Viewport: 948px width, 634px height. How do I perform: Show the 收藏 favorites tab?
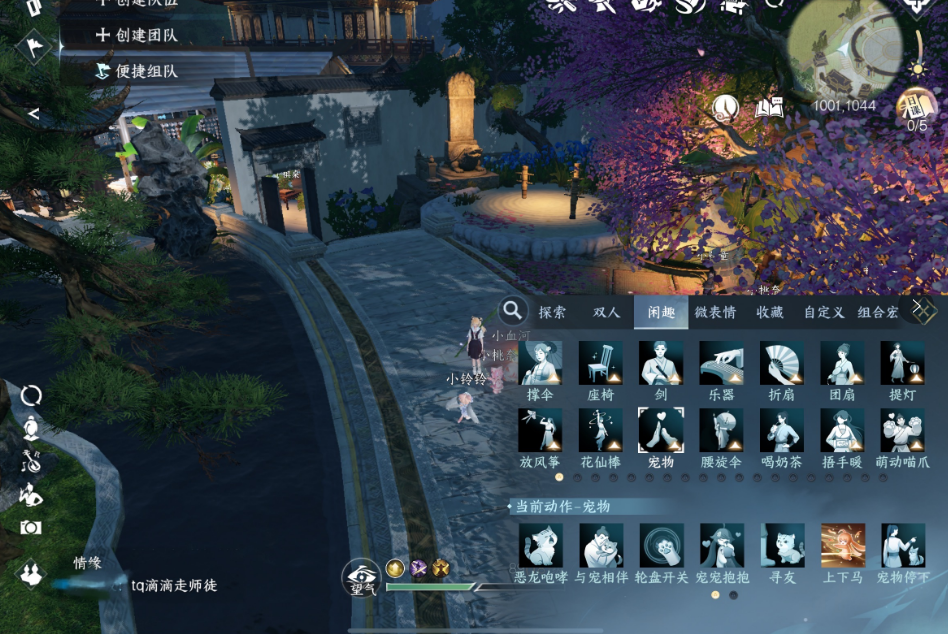770,312
